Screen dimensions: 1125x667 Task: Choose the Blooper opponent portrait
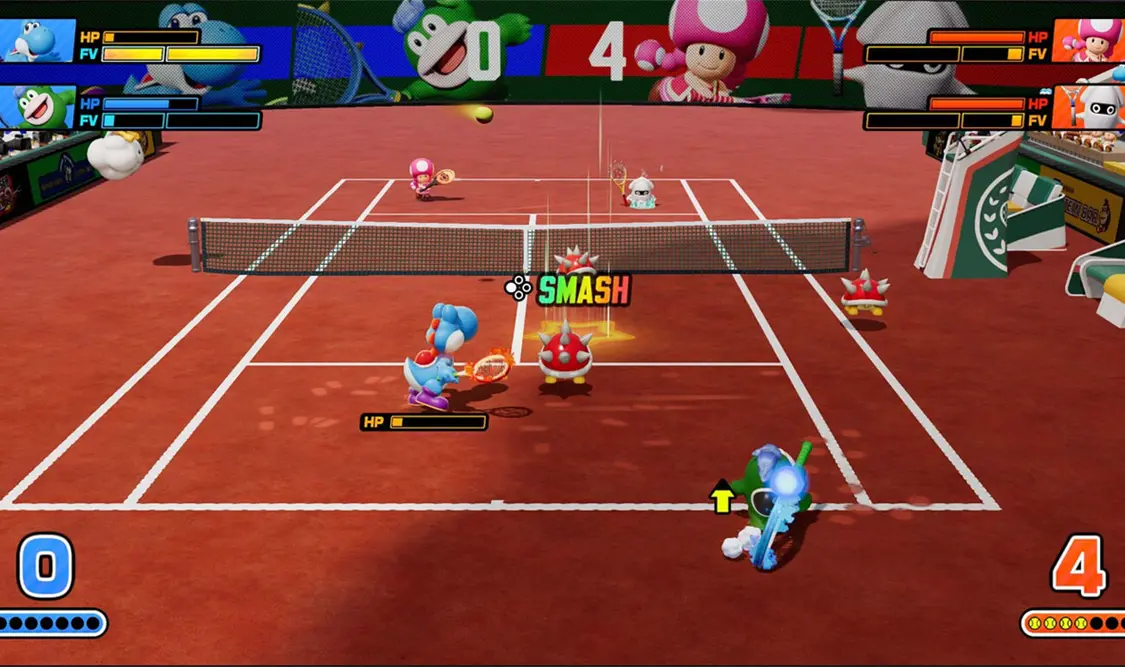pos(1087,107)
